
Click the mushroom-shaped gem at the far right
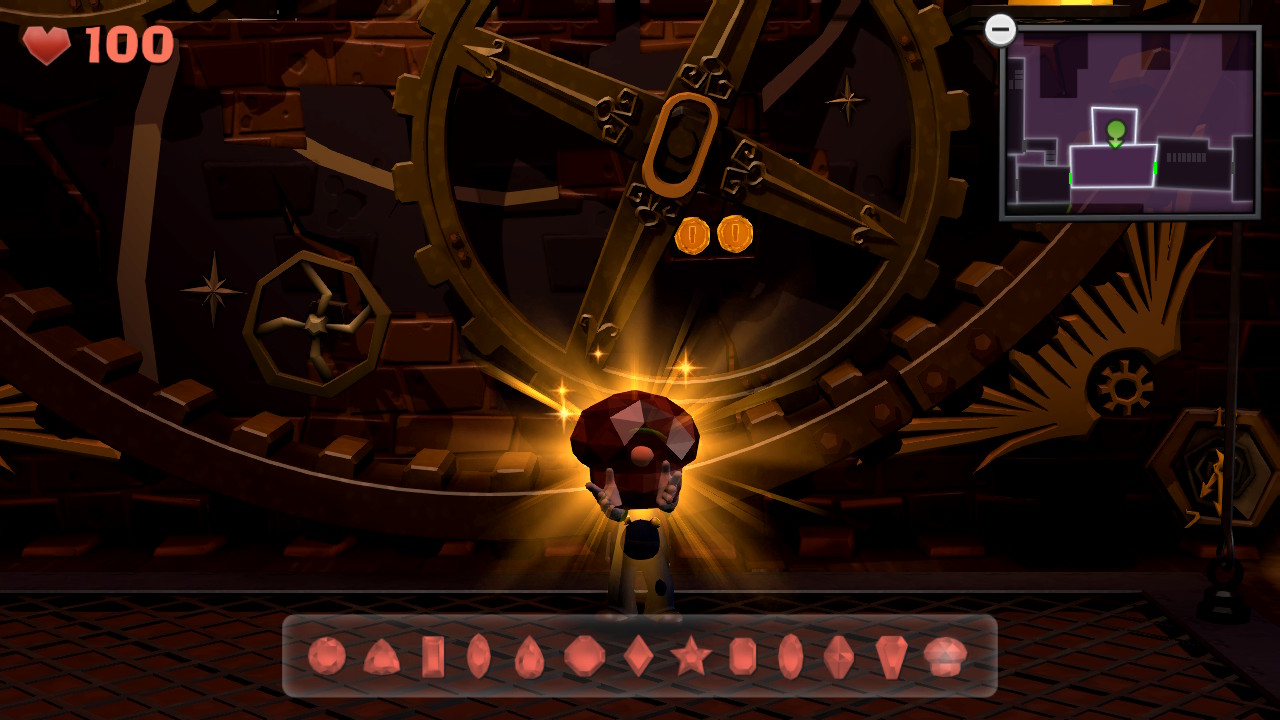944,655
